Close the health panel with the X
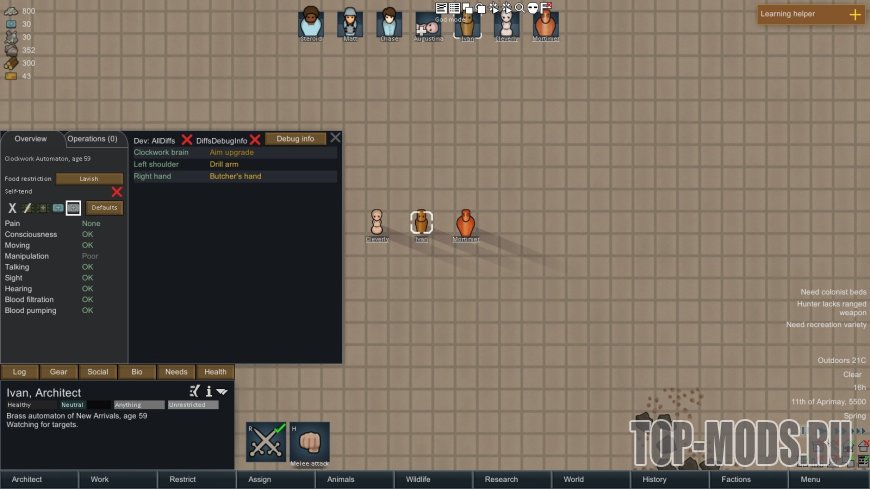This screenshot has height=489, width=870. (x=336, y=138)
